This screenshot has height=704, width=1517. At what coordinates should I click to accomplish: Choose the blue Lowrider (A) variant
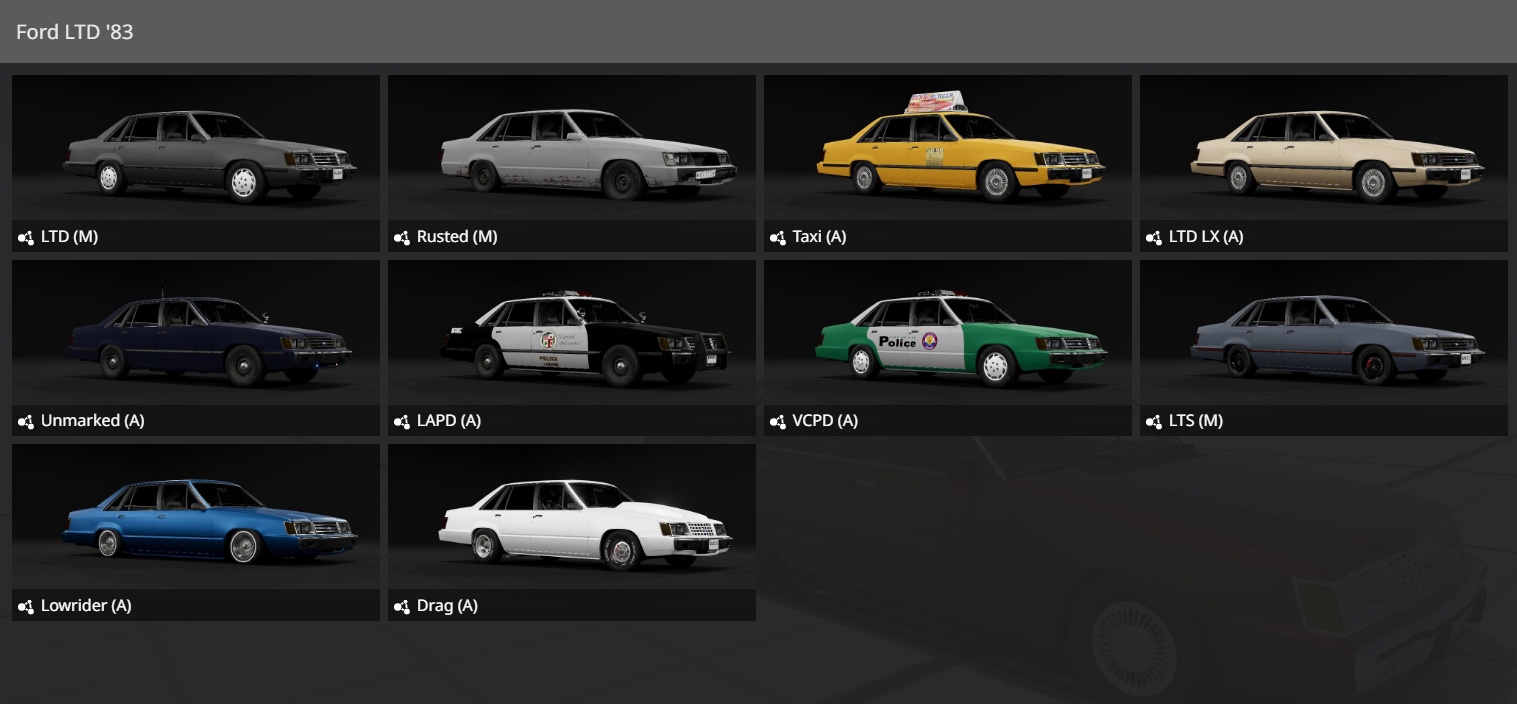tap(196, 531)
